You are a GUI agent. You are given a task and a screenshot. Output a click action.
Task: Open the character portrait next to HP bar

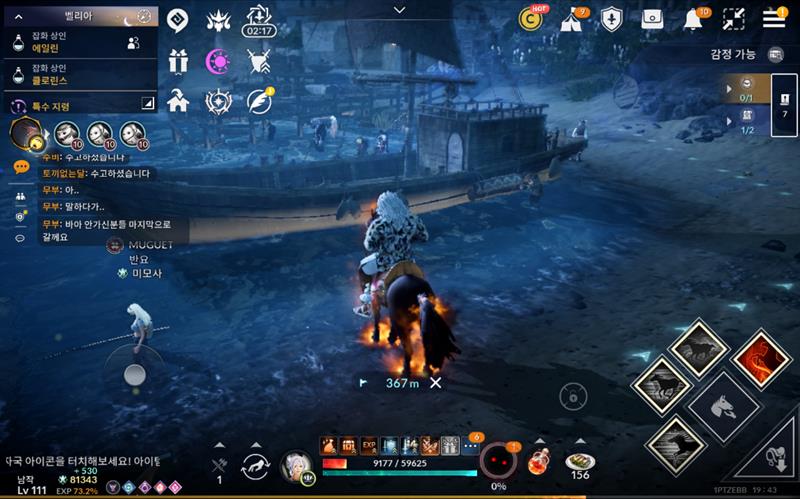(x=295, y=465)
